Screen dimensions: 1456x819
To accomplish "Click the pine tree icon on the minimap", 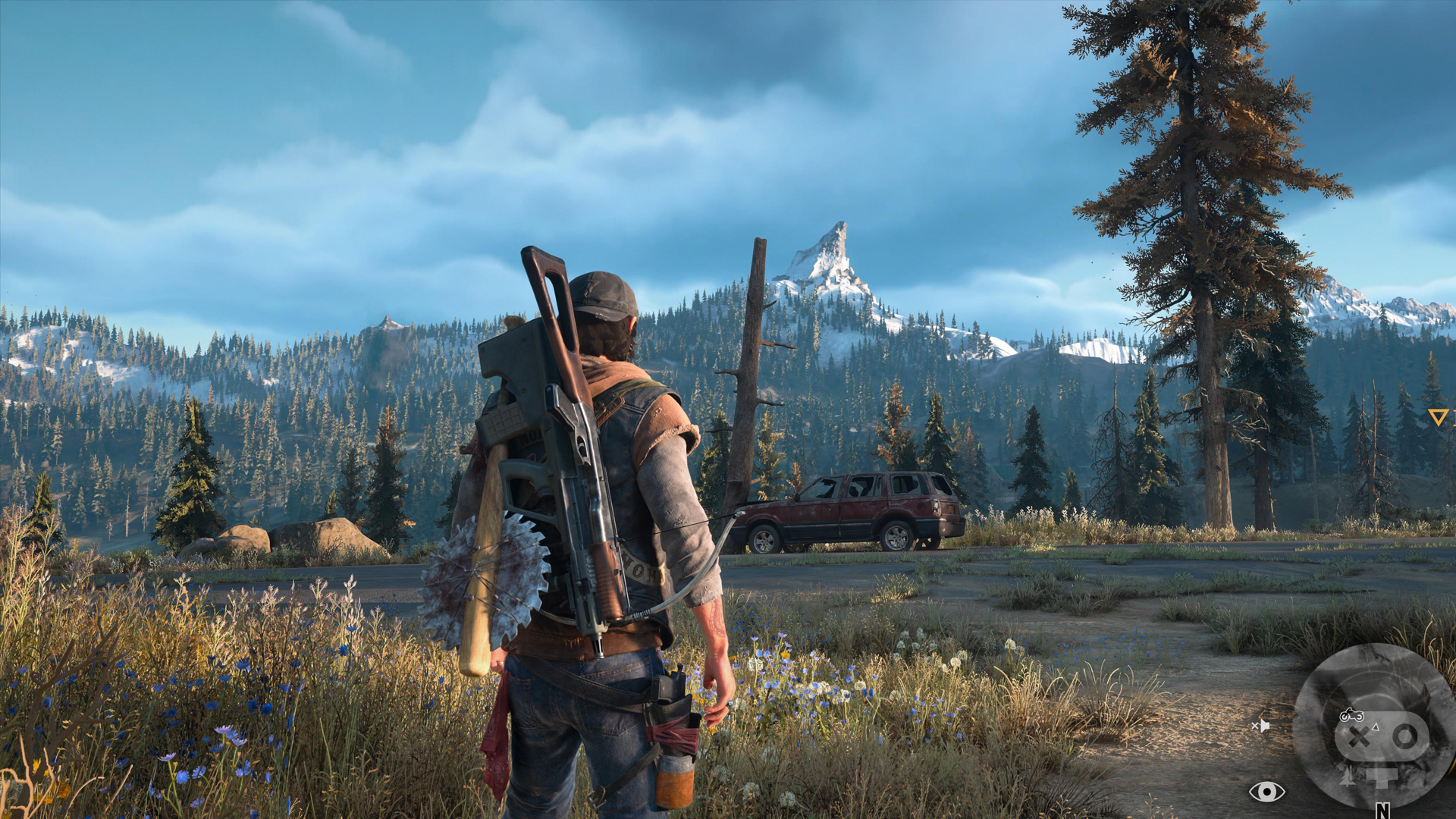I will (1348, 776).
